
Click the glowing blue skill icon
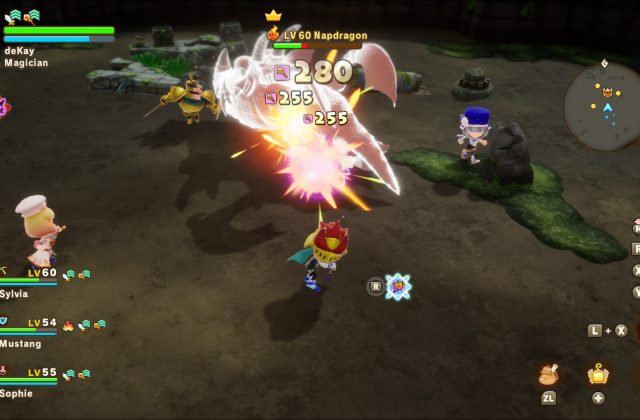click(x=398, y=286)
